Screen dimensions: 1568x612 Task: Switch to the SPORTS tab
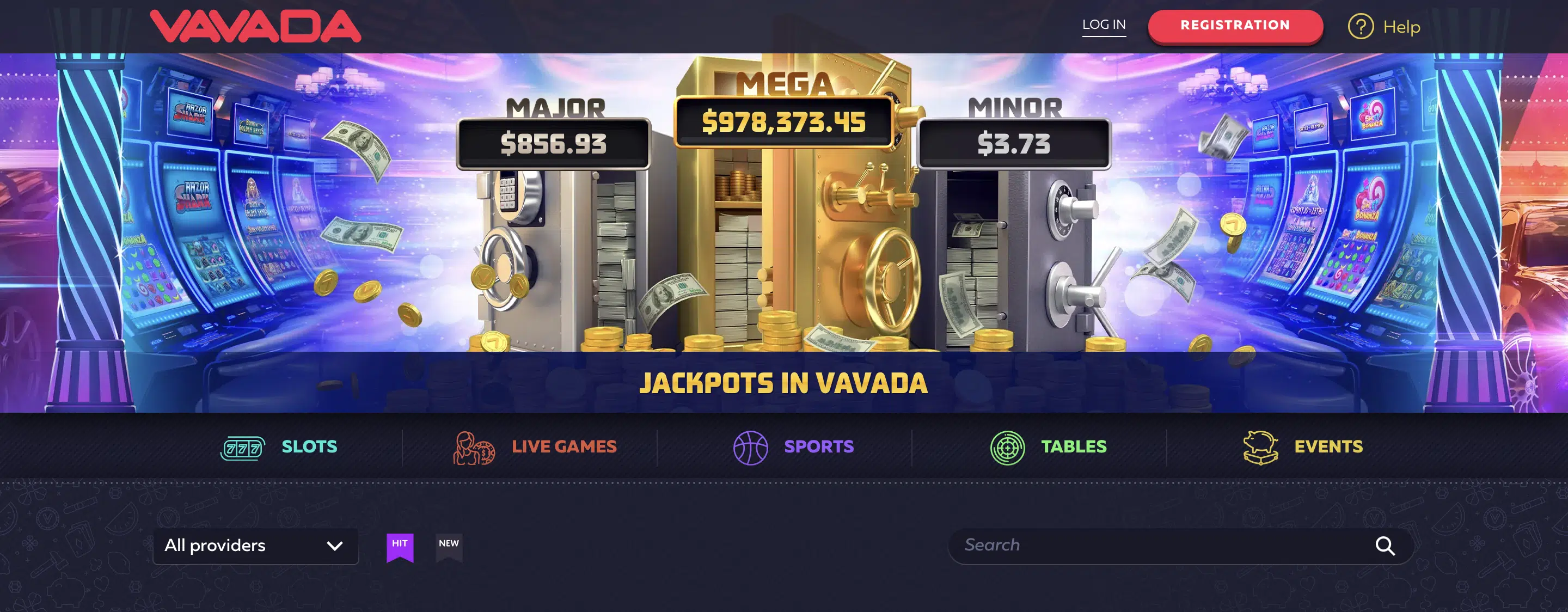click(818, 446)
